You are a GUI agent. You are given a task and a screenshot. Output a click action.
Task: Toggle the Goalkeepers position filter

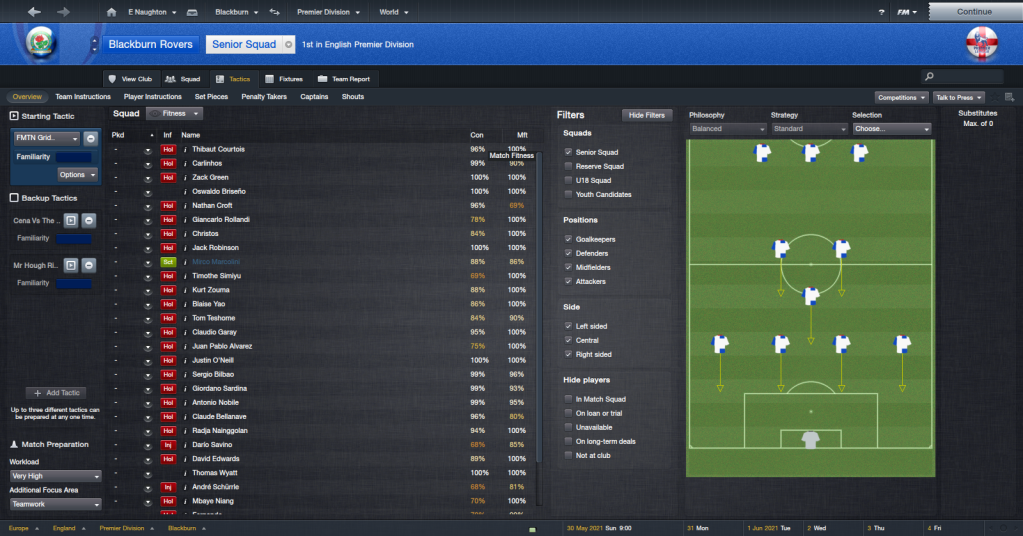pyautogui.click(x=569, y=239)
